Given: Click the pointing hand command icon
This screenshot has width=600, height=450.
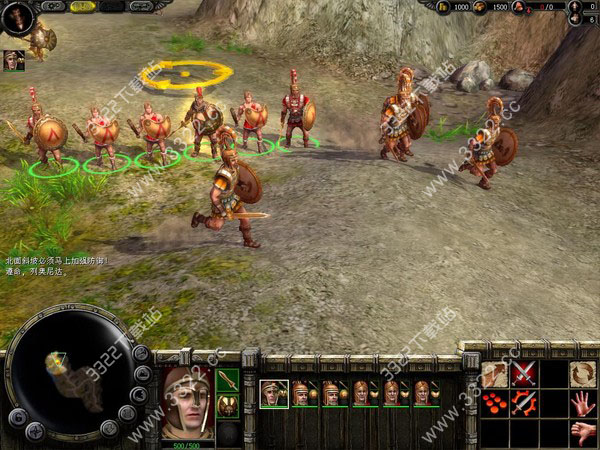Looking at the screenshot, I should [x=583, y=432].
